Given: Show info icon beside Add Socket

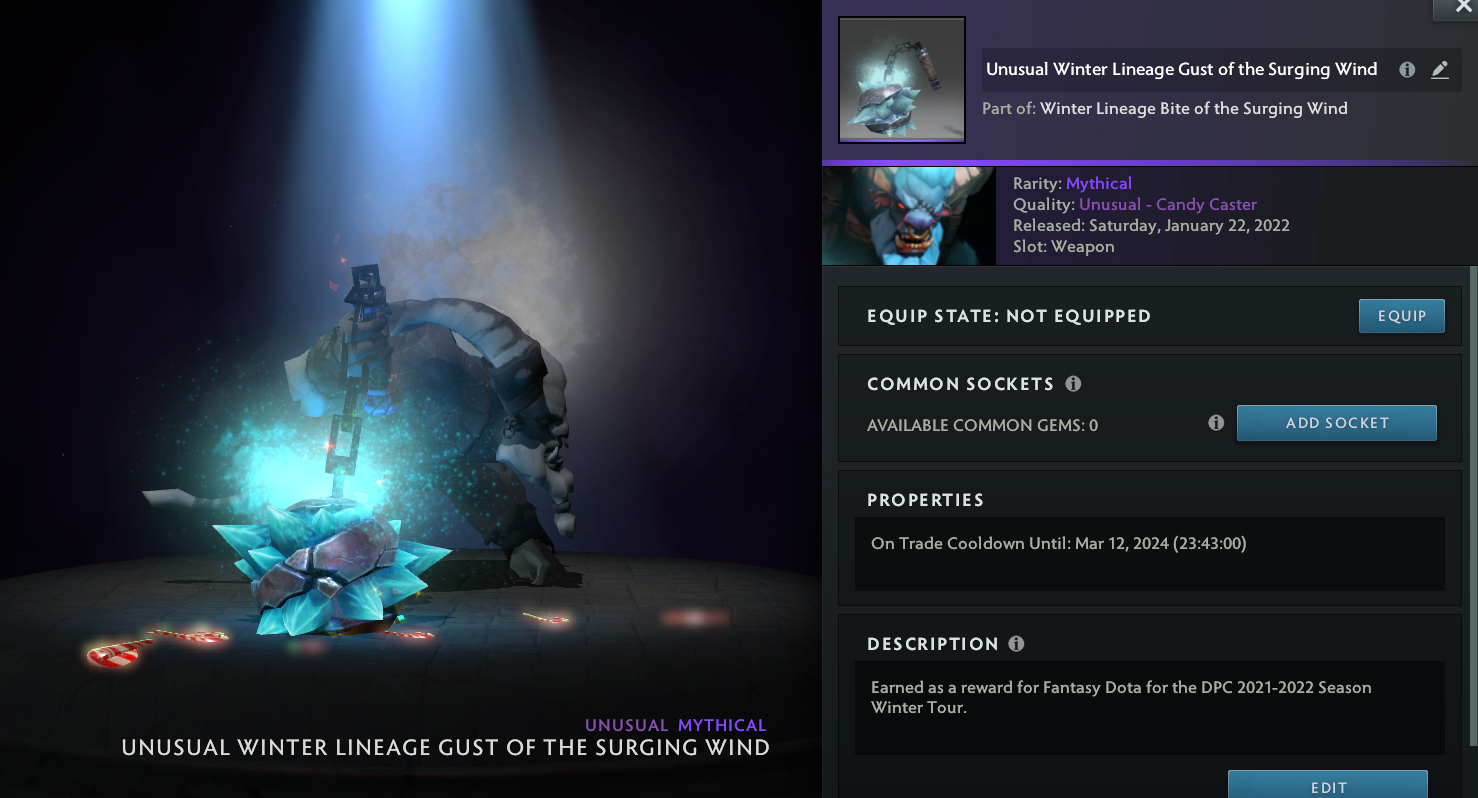Looking at the screenshot, I should (x=1216, y=423).
